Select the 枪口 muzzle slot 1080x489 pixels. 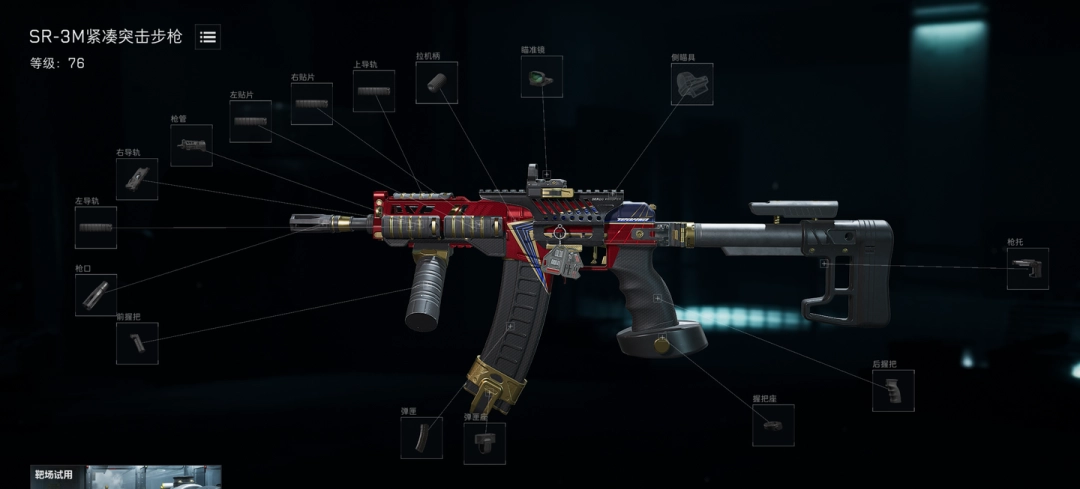96,295
